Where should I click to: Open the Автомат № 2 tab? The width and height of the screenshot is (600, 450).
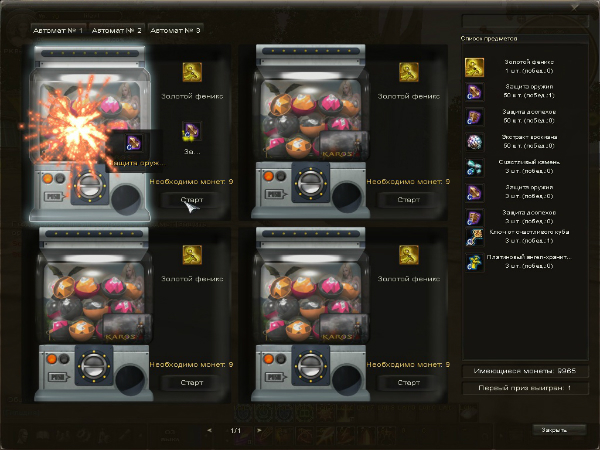coord(117,31)
